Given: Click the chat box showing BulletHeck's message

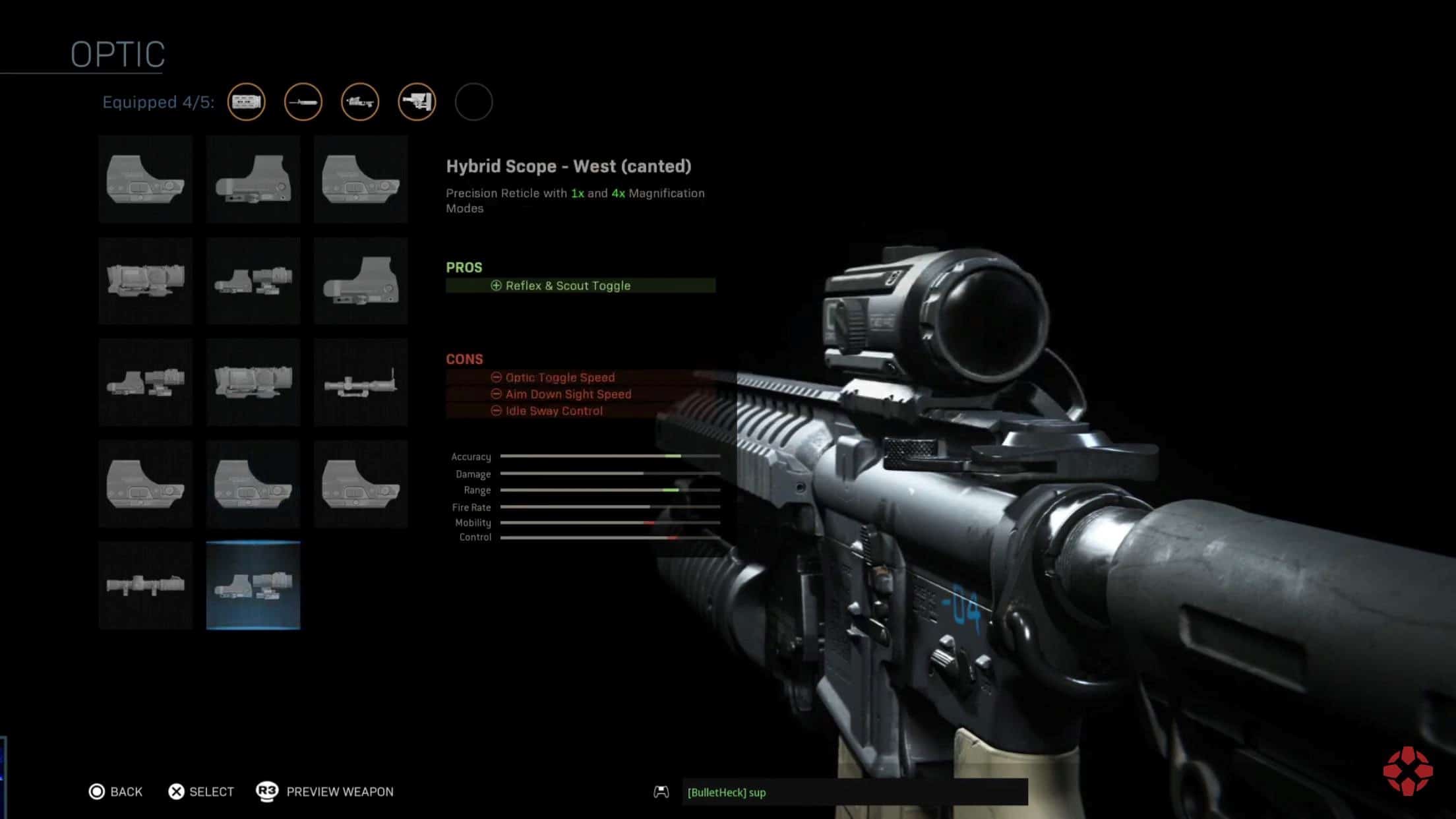Looking at the screenshot, I should point(855,792).
